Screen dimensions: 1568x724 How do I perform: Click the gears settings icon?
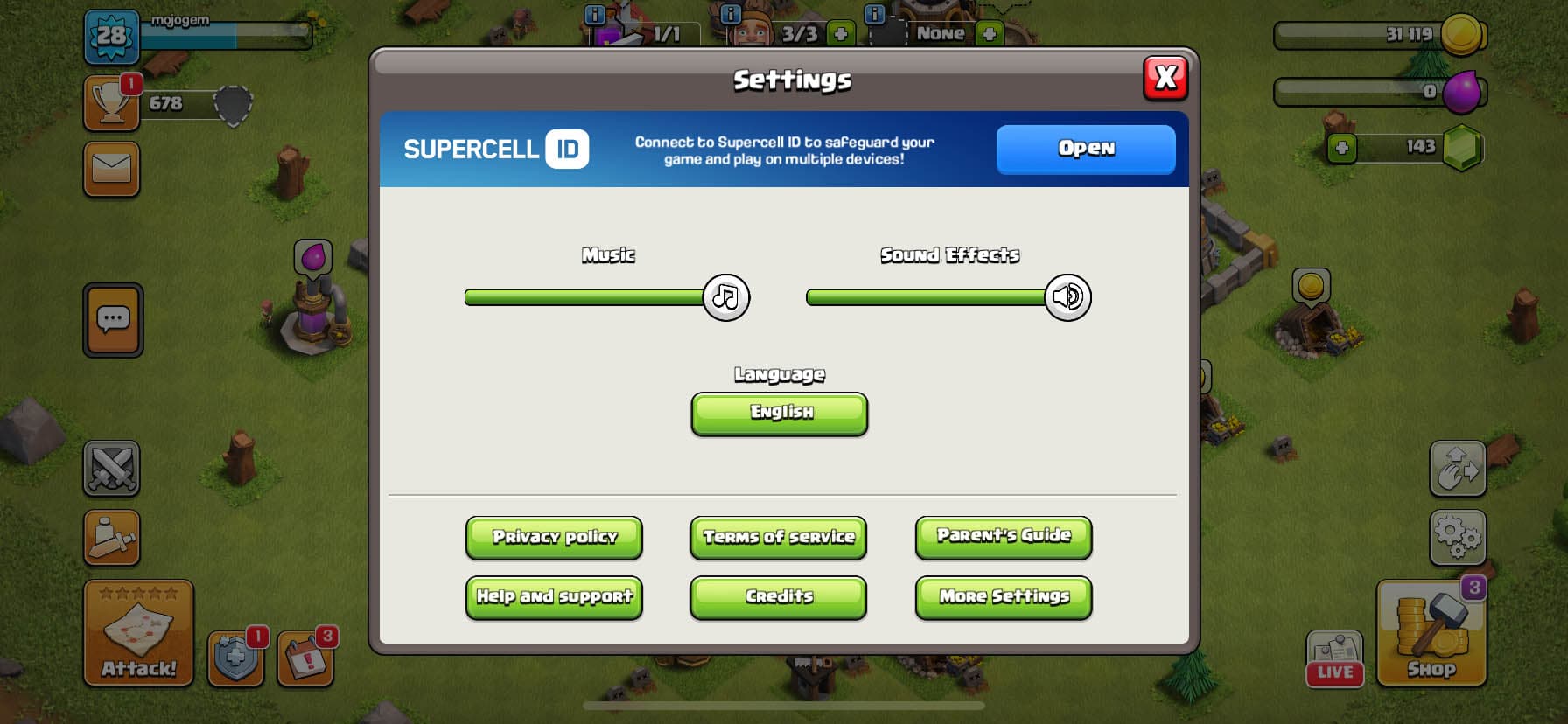pyautogui.click(x=1457, y=536)
